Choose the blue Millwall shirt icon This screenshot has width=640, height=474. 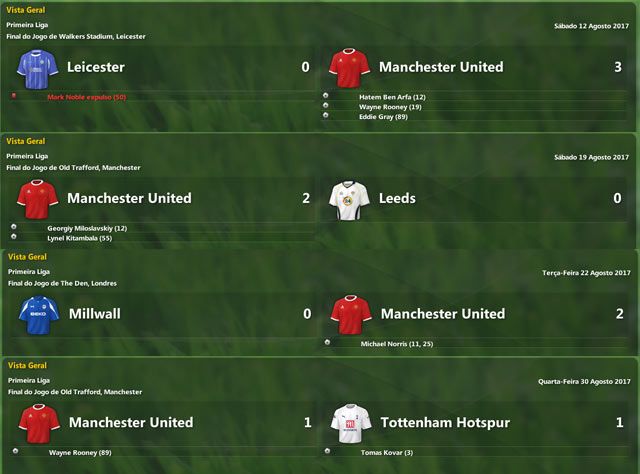point(38,314)
